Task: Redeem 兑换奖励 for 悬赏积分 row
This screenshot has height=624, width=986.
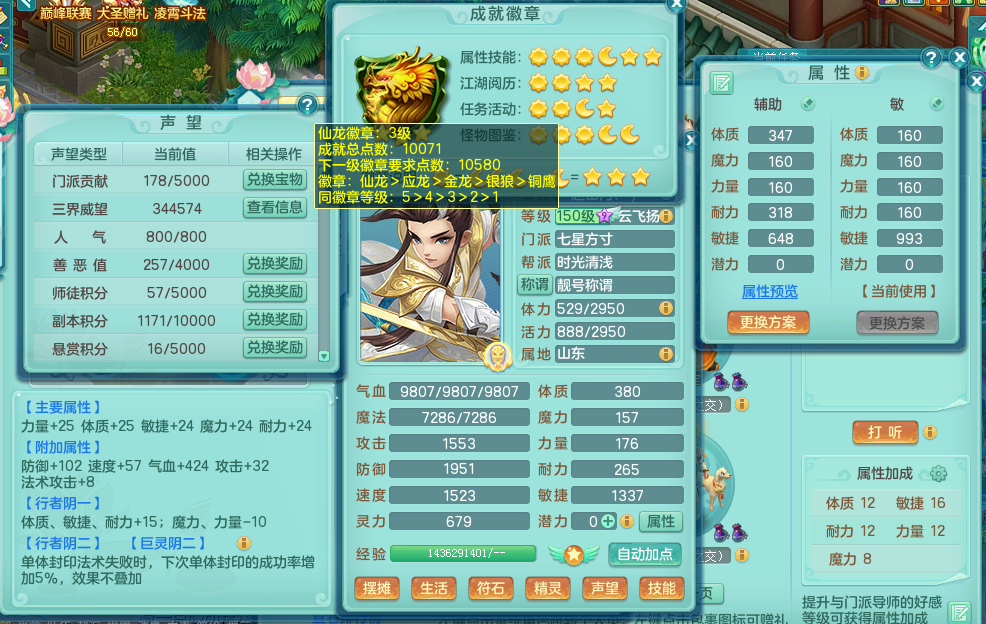Action: (274, 348)
